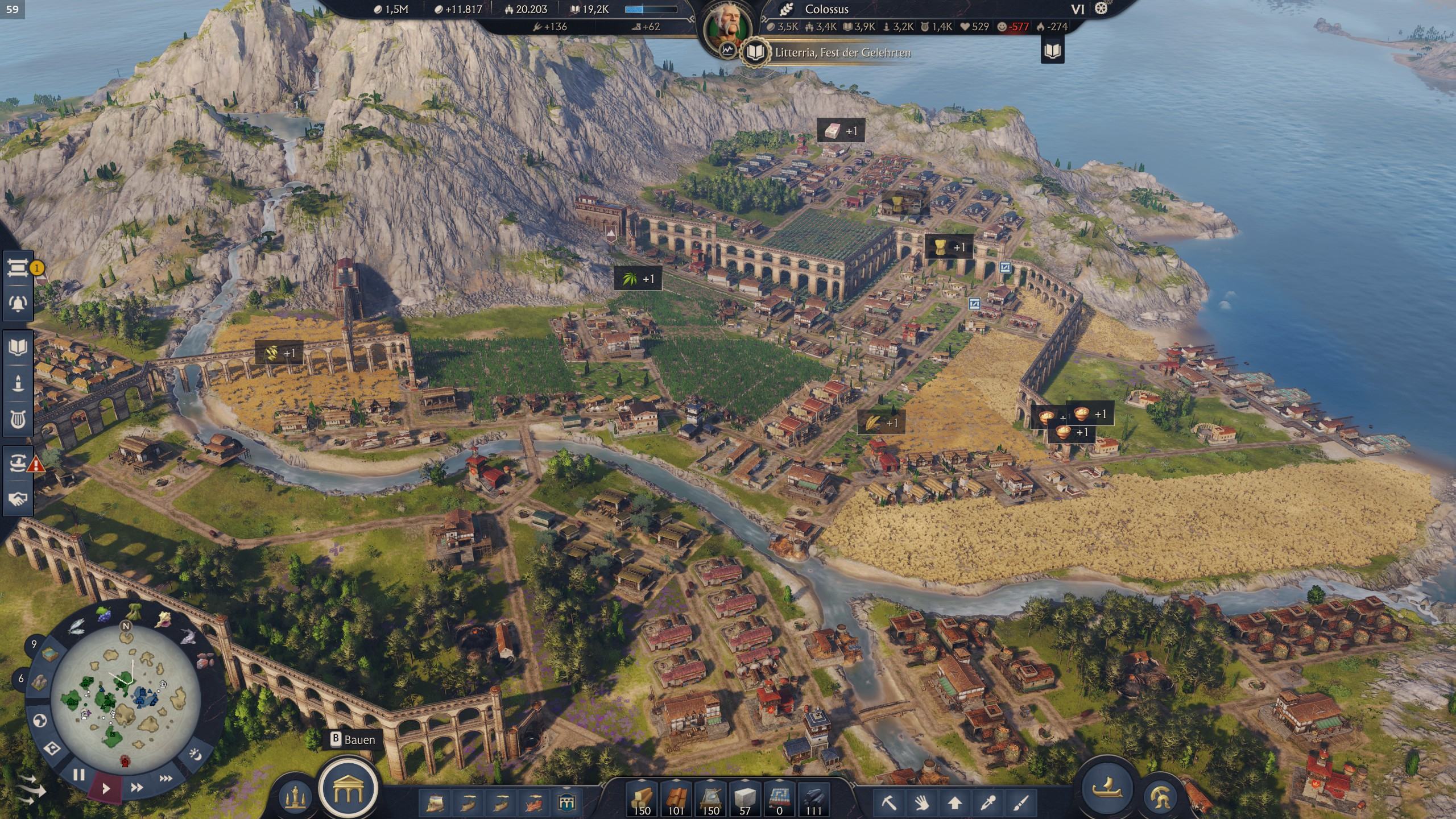Select the hand move tool
The image size is (1456, 819).
[x=921, y=803]
